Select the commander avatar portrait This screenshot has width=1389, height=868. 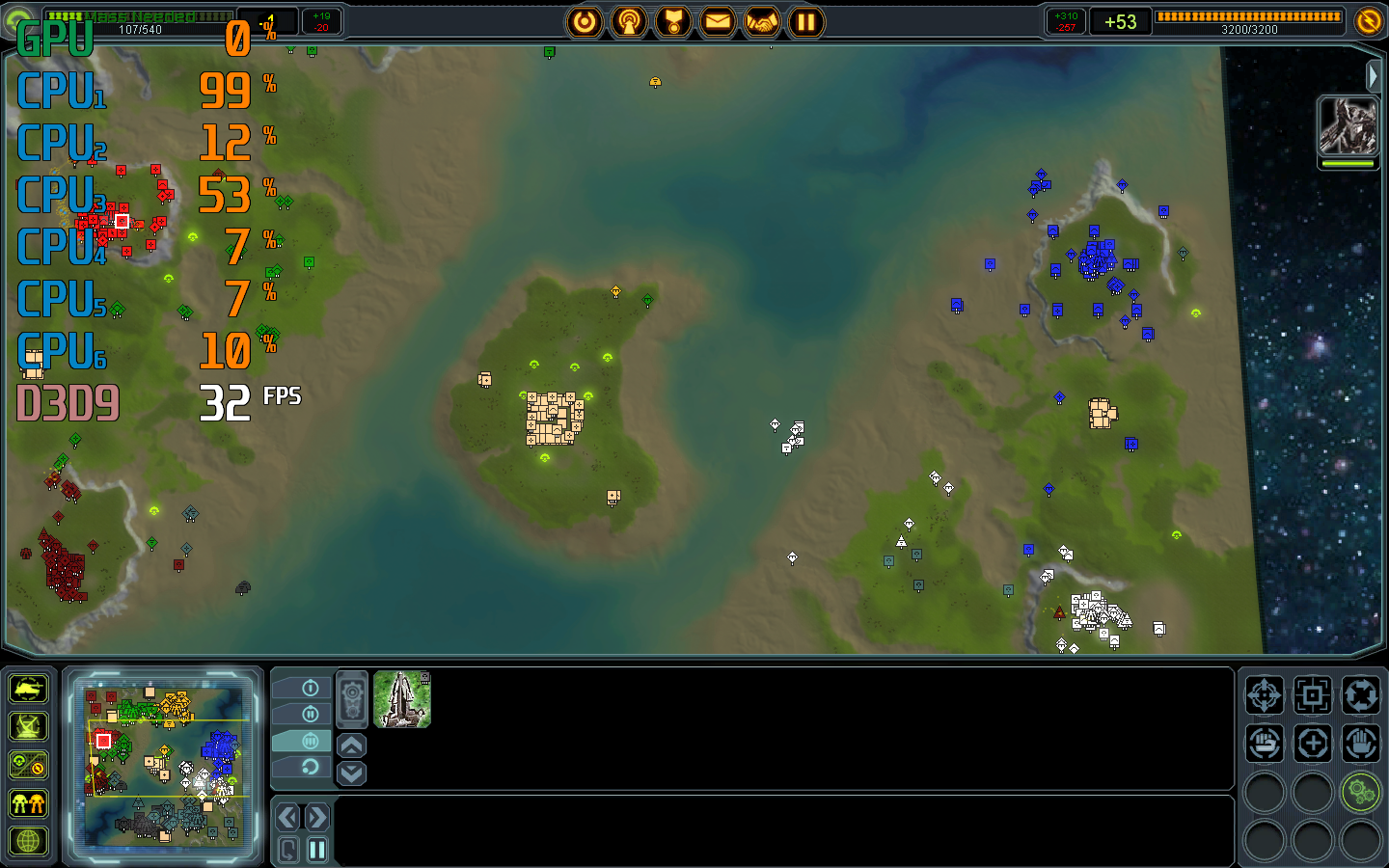1348,126
